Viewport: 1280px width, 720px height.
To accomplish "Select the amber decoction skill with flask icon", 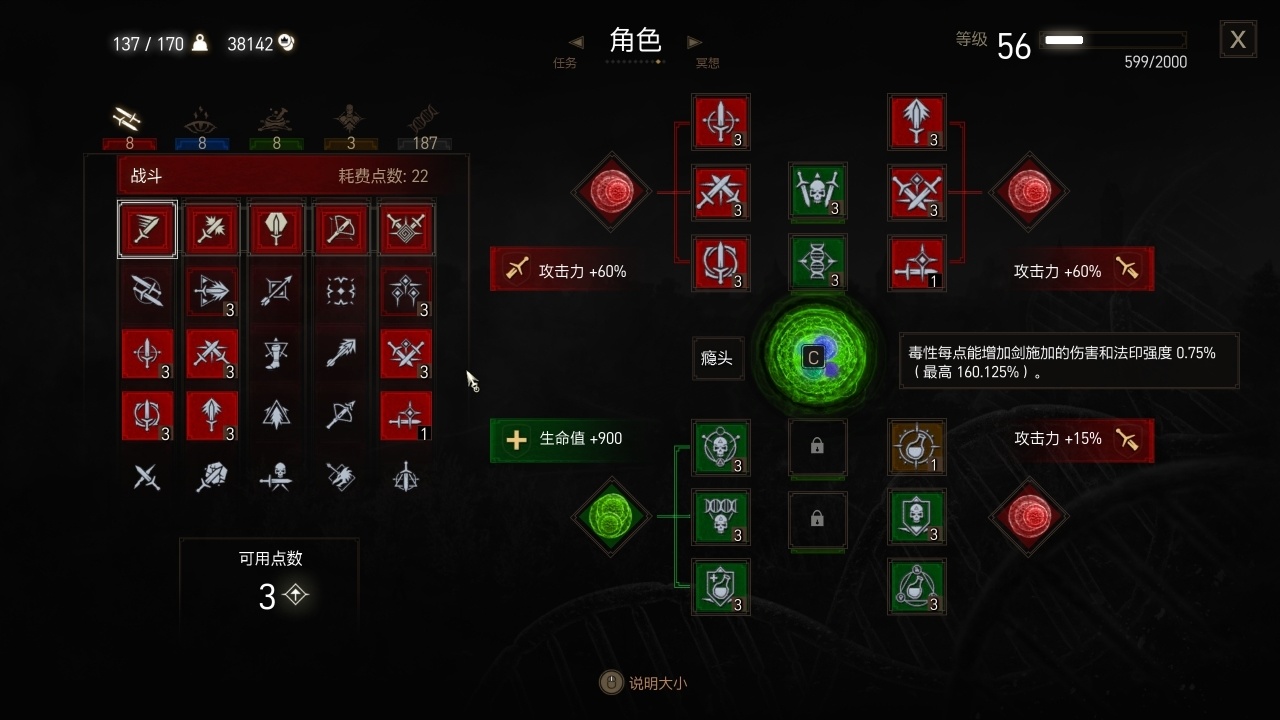I will click(916, 448).
